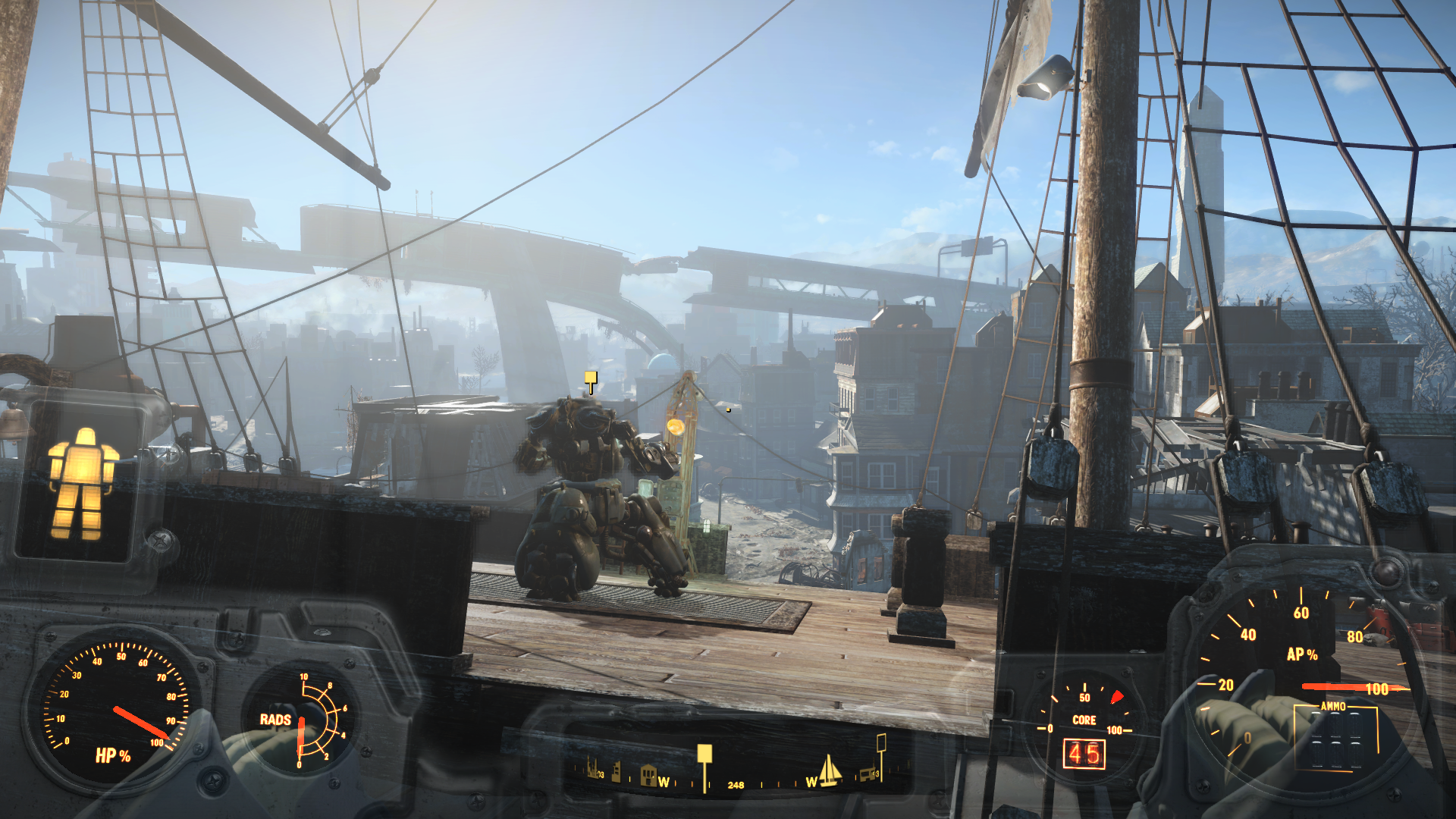The width and height of the screenshot is (1456, 819).
Task: Click the sailboat marker on the compass
Action: pos(830,770)
